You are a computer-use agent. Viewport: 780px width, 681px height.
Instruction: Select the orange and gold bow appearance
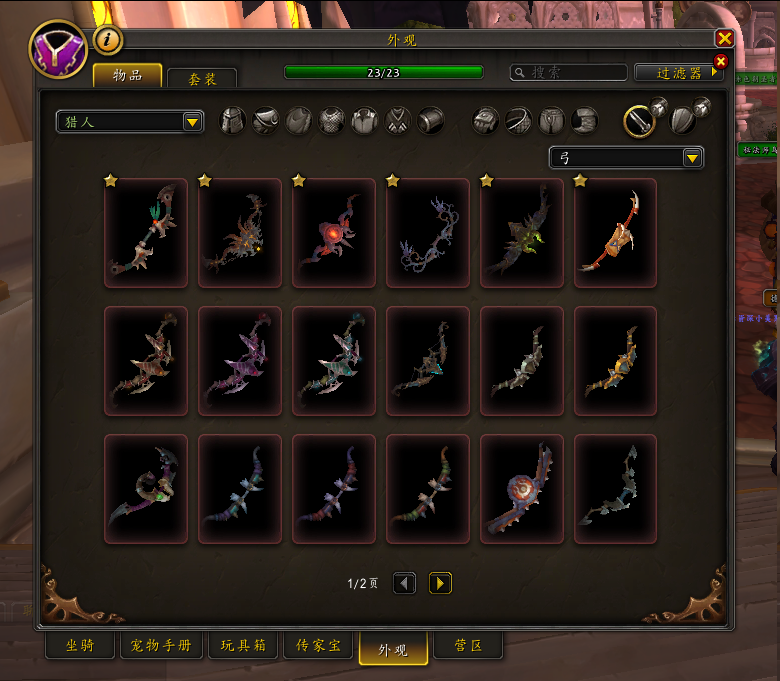point(615,233)
